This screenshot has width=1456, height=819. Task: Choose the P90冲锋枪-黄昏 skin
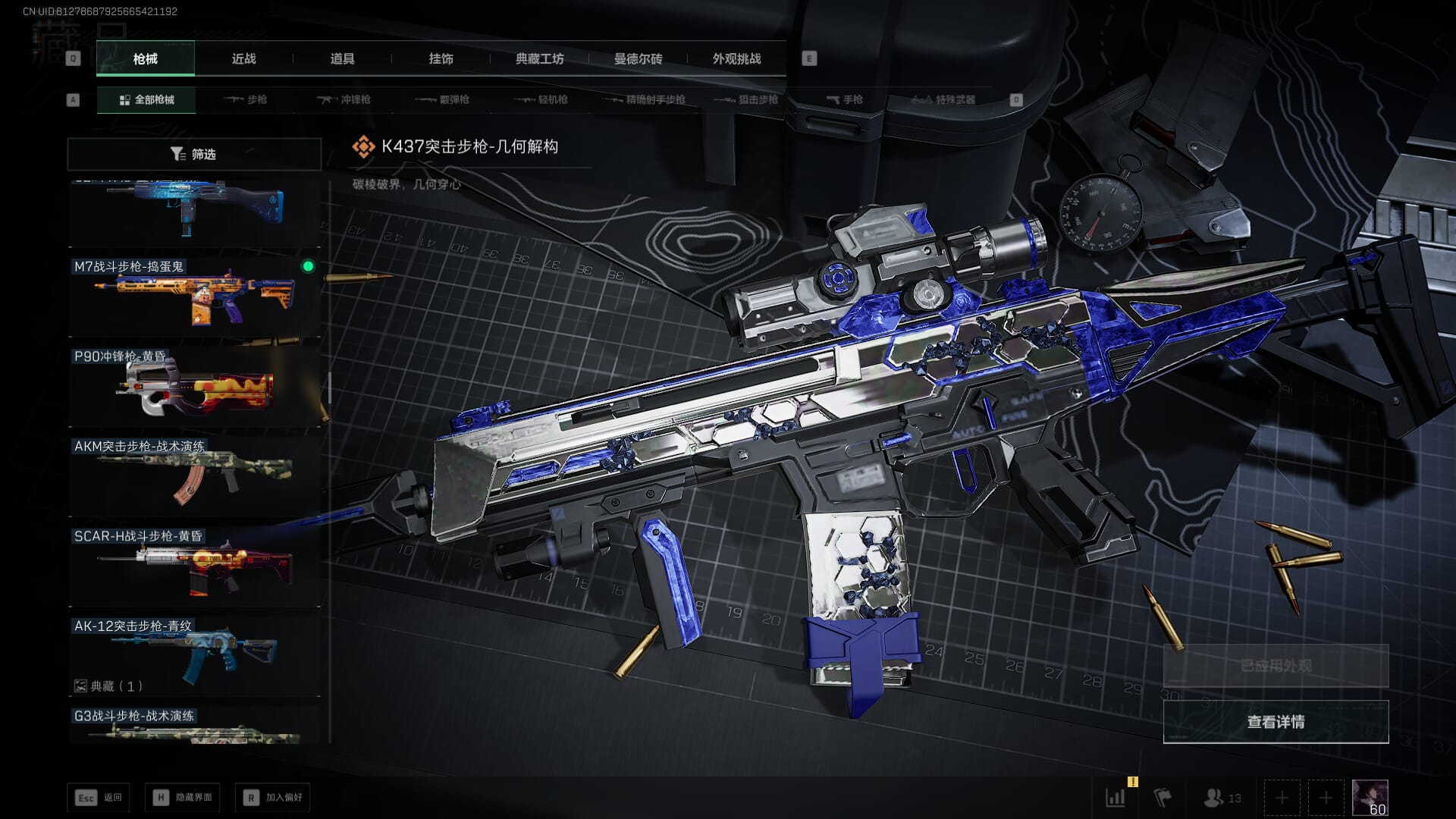tap(194, 387)
